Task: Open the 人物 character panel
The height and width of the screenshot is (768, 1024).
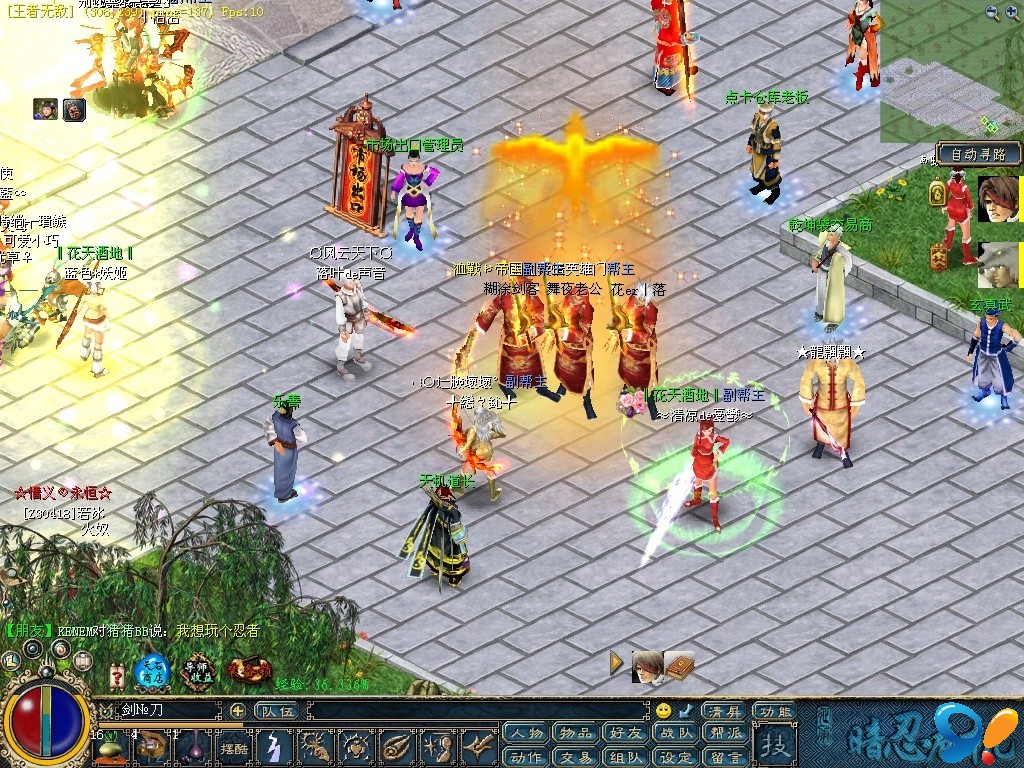Action: click(527, 734)
